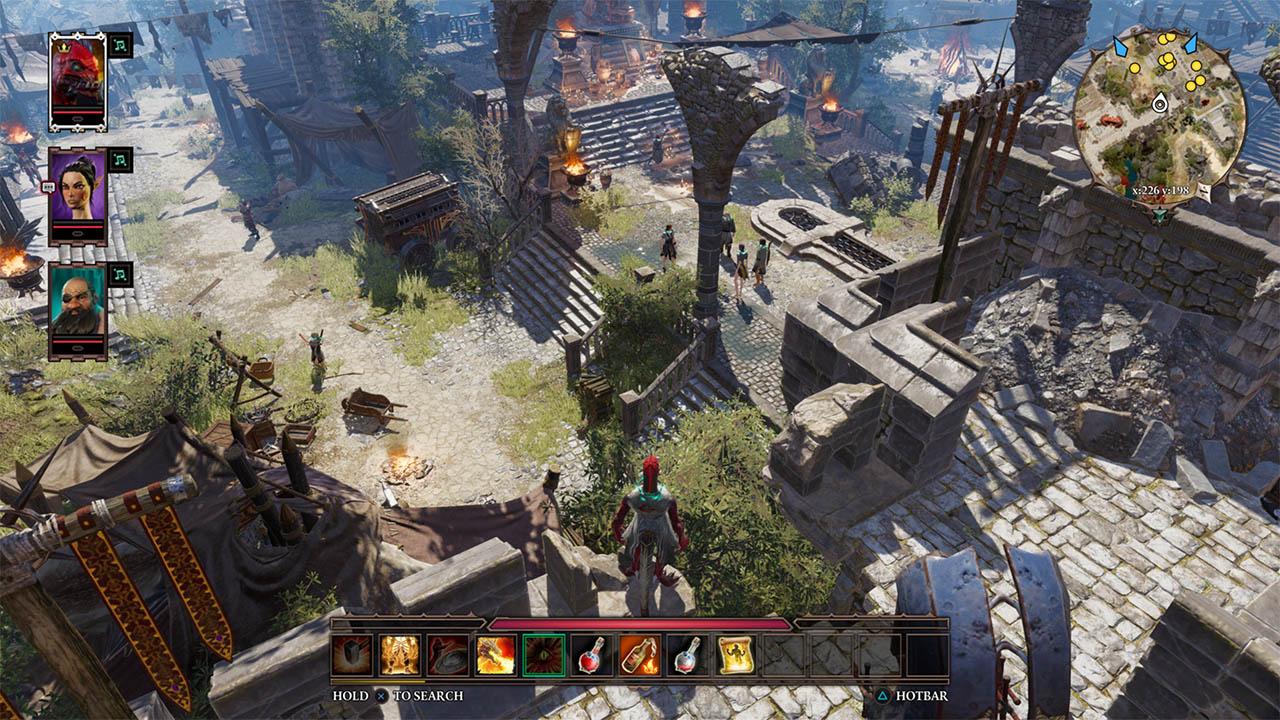Use the highlighted evil eye skill
Image resolution: width=1280 pixels, height=720 pixels.
pyautogui.click(x=543, y=655)
